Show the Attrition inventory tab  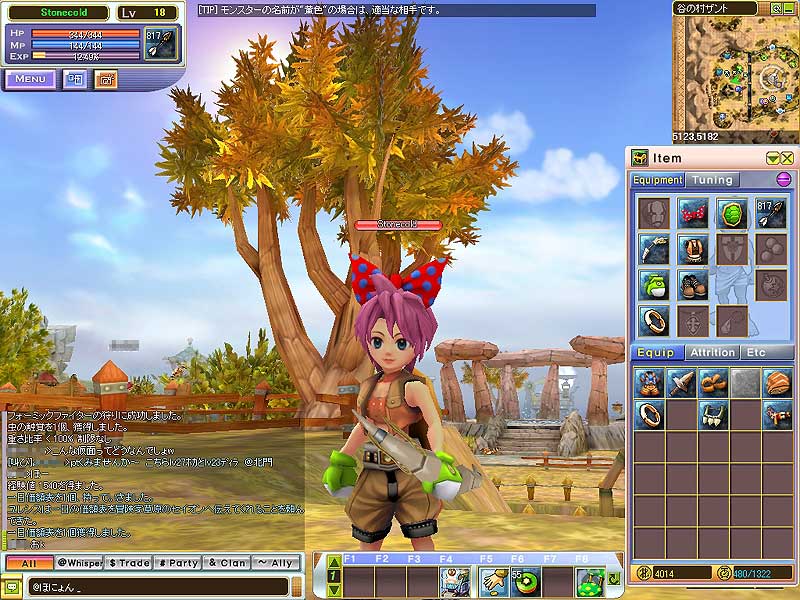(x=713, y=353)
